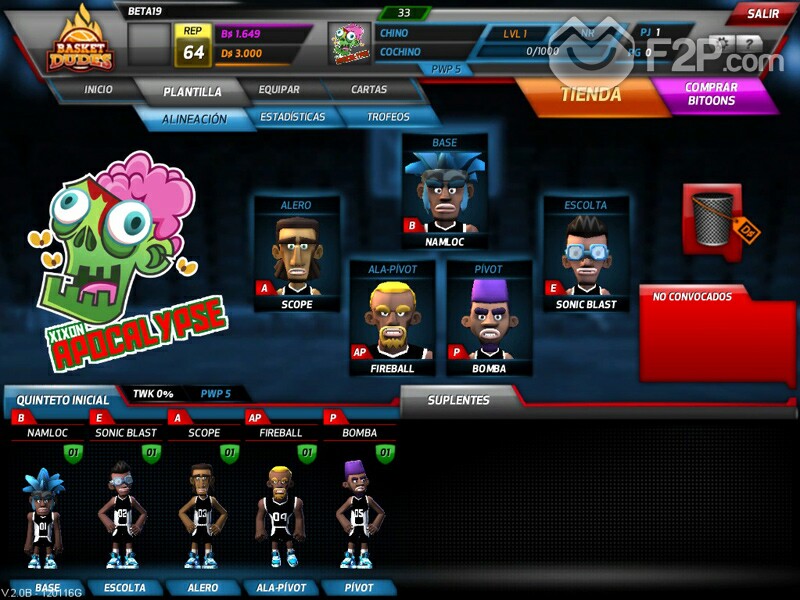View the Estadísticas sub-tab

[x=292, y=117]
